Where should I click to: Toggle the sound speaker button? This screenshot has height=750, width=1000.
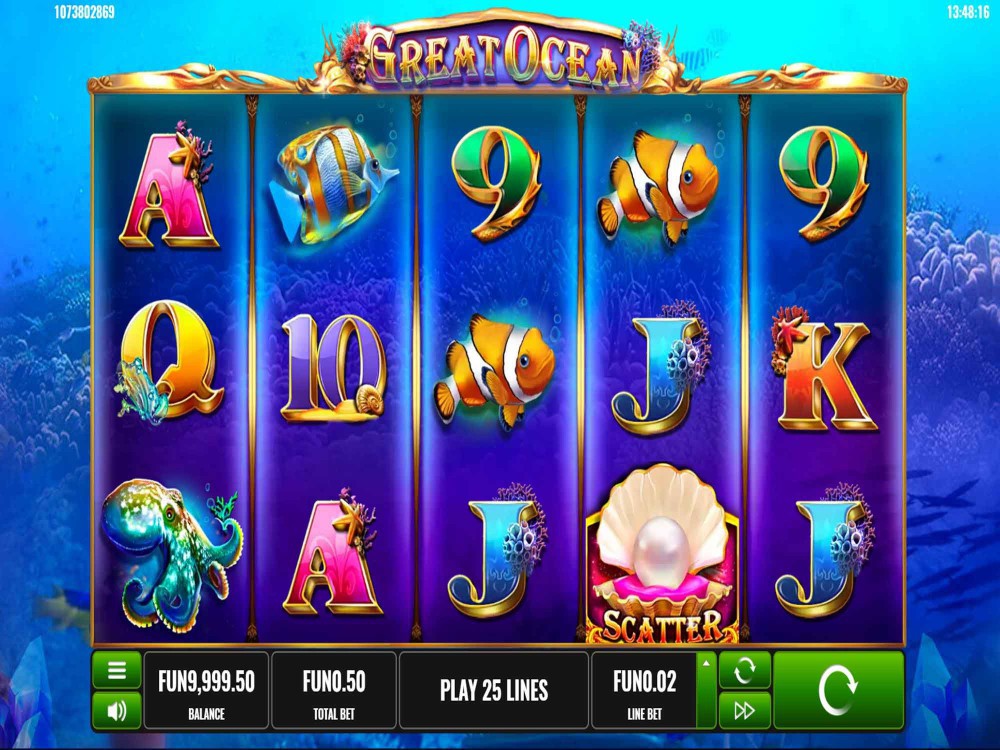[x=116, y=711]
